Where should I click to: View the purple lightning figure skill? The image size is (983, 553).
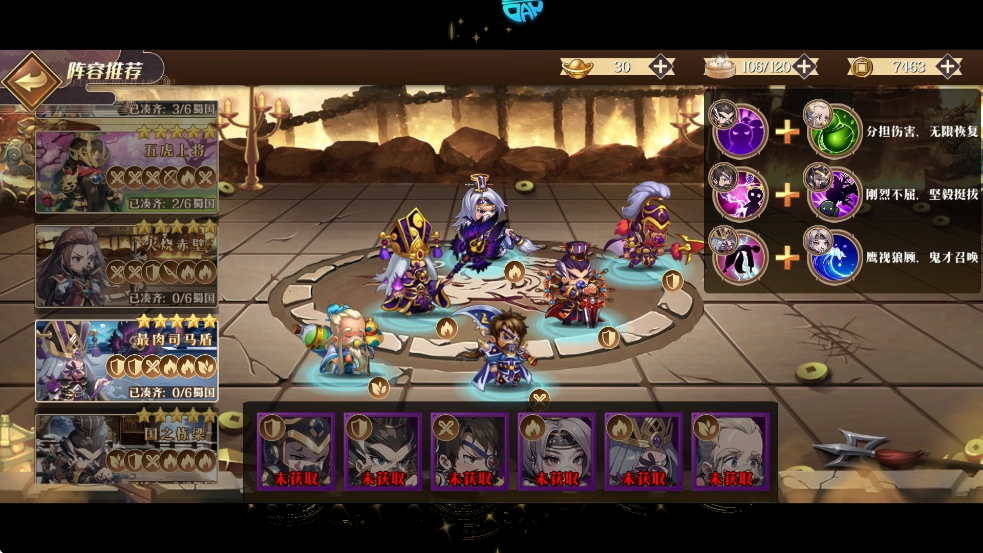click(740, 194)
